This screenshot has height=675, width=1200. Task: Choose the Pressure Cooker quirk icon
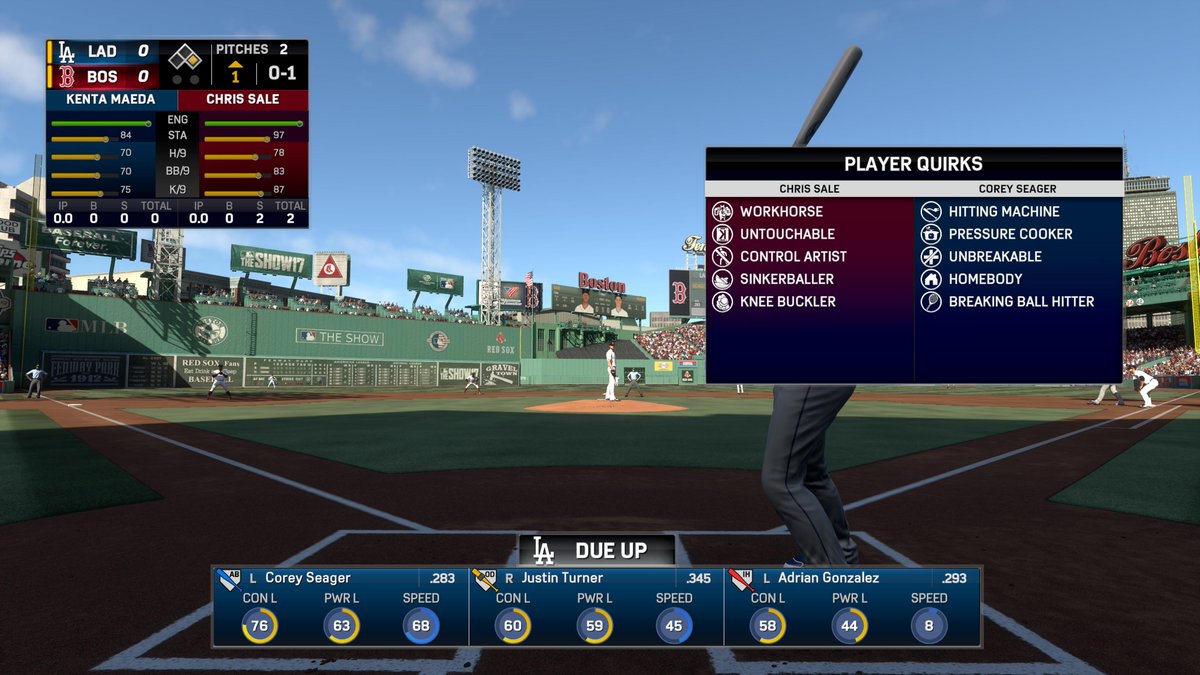pyautogui.click(x=931, y=234)
